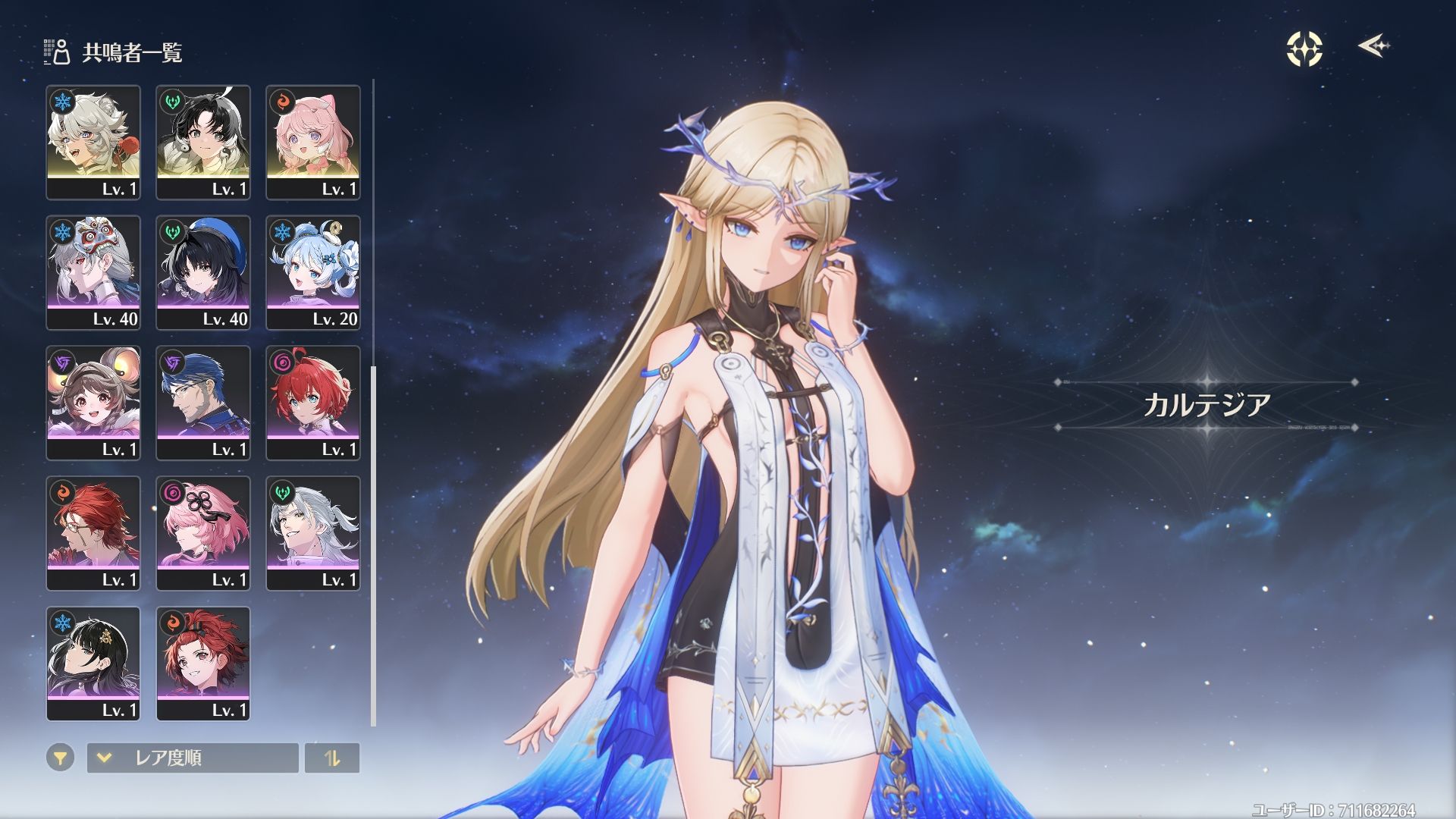Go back using the arrow button

pyautogui.click(x=1373, y=46)
